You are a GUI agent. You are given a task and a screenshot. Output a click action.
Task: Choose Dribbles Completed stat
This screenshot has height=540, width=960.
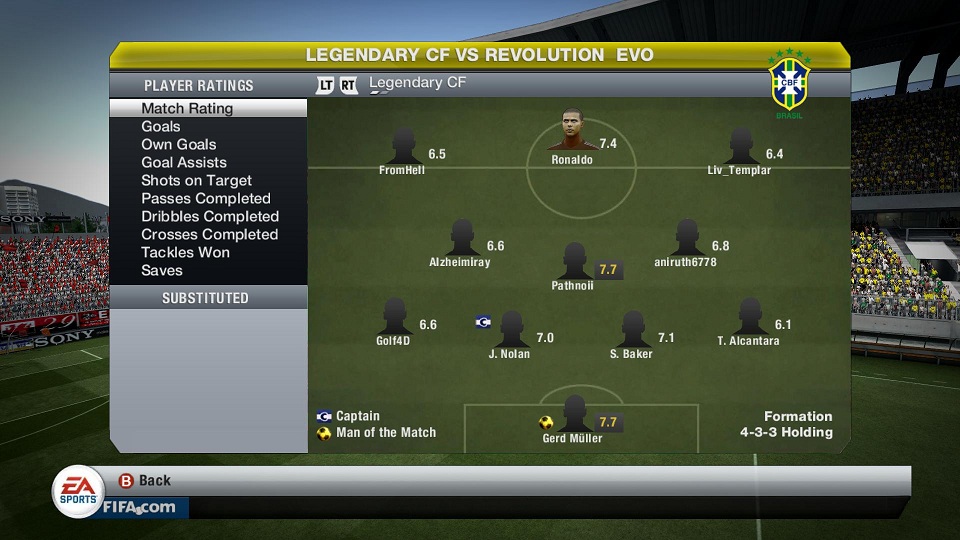pyautogui.click(x=210, y=216)
